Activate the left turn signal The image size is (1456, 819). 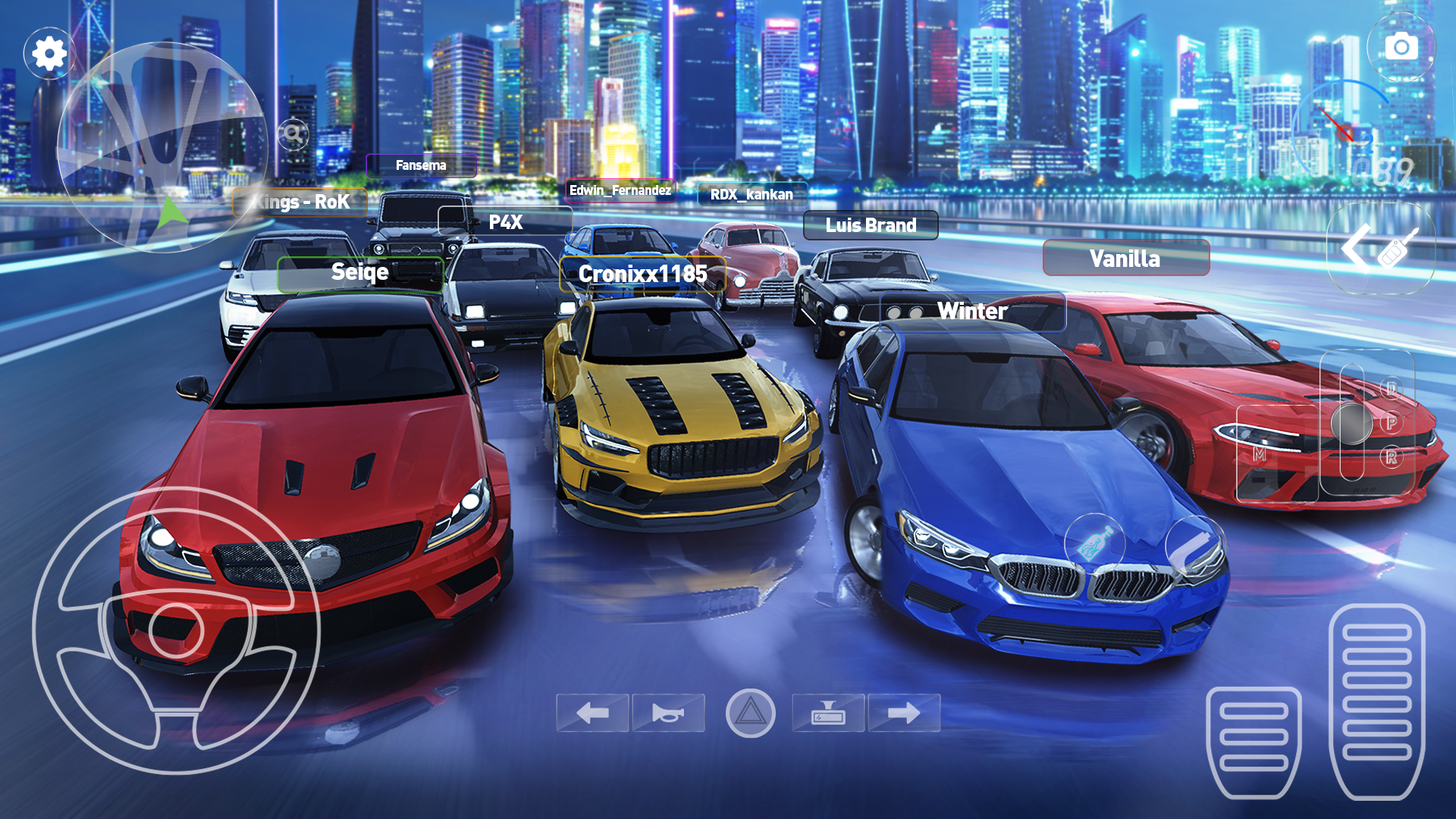click(x=597, y=712)
